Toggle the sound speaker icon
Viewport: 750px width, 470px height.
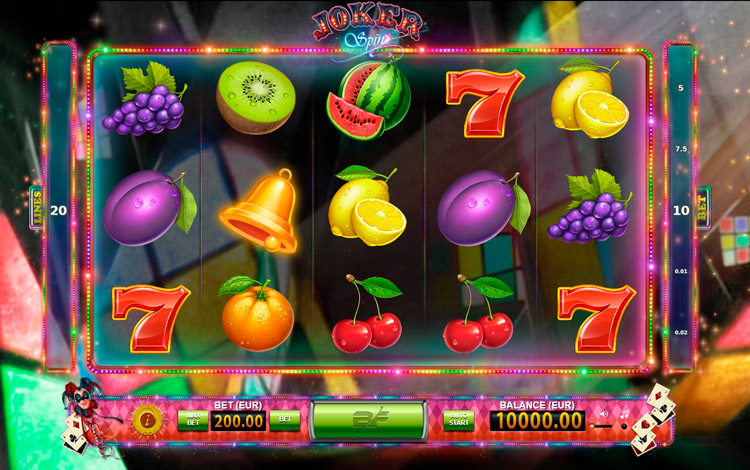[x=603, y=412]
